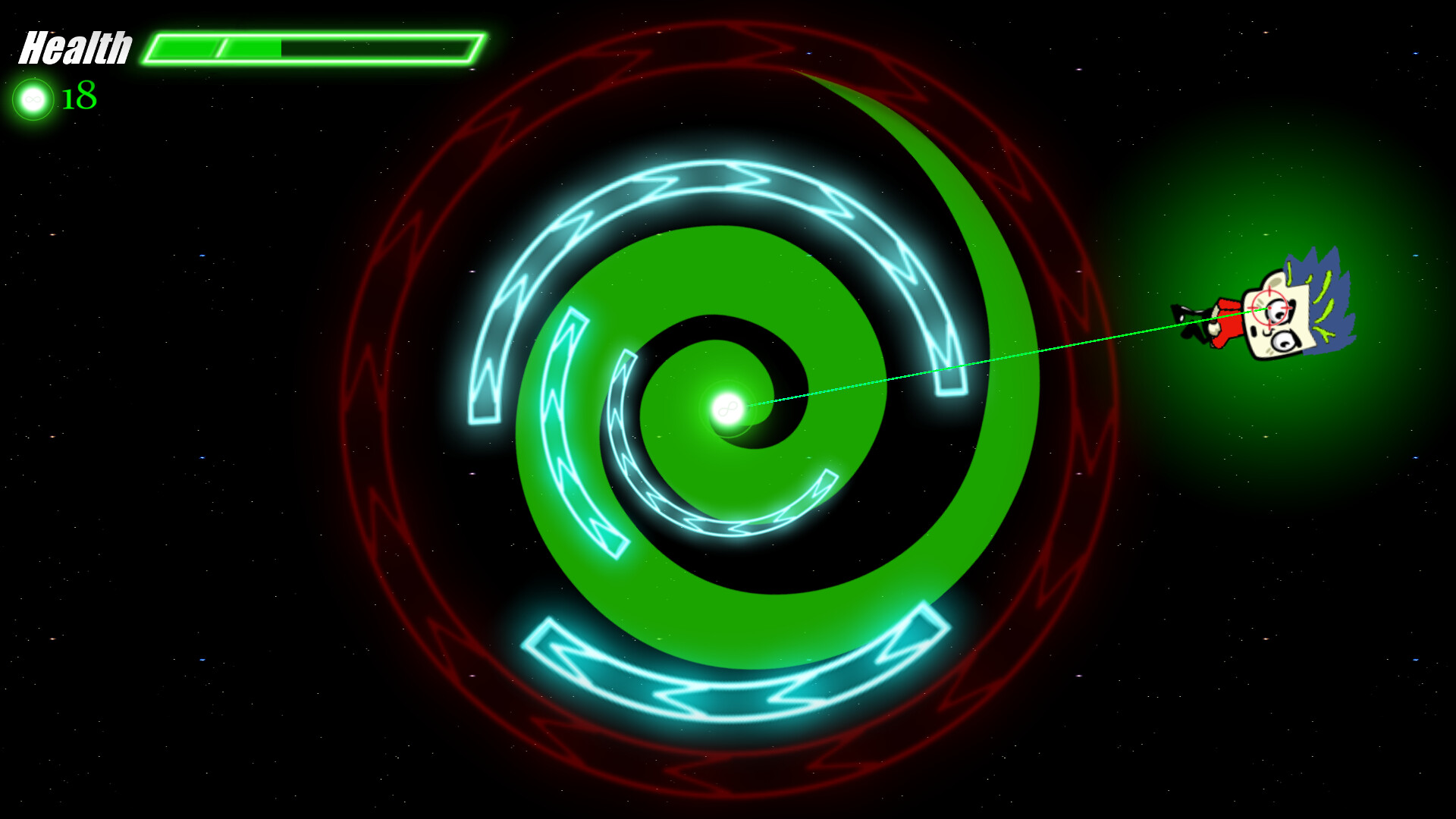The height and width of the screenshot is (819, 1456).
Task: Select the infinity symbol at the spiral's center
Action: pos(726,410)
